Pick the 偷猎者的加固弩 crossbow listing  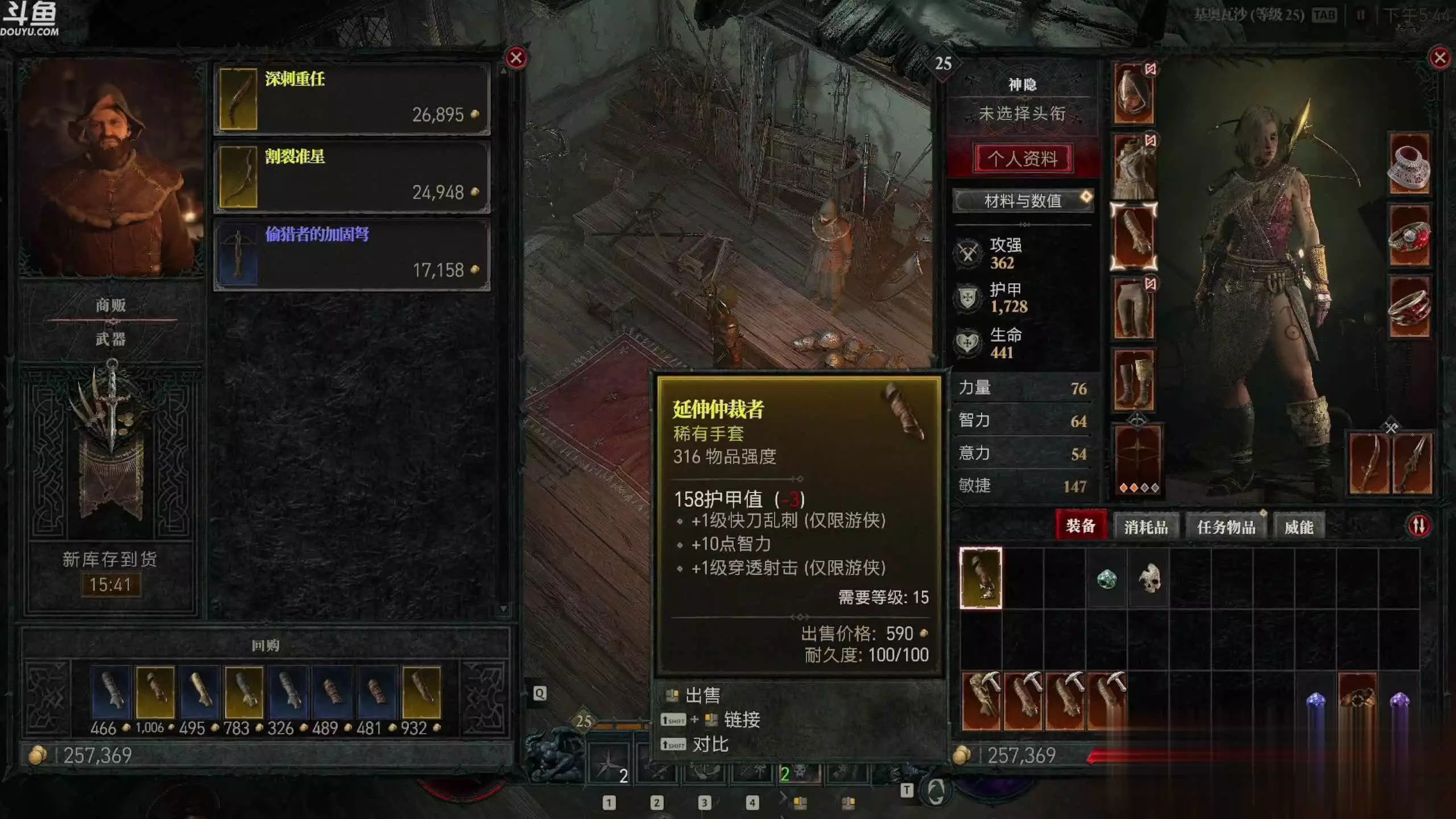(351, 255)
